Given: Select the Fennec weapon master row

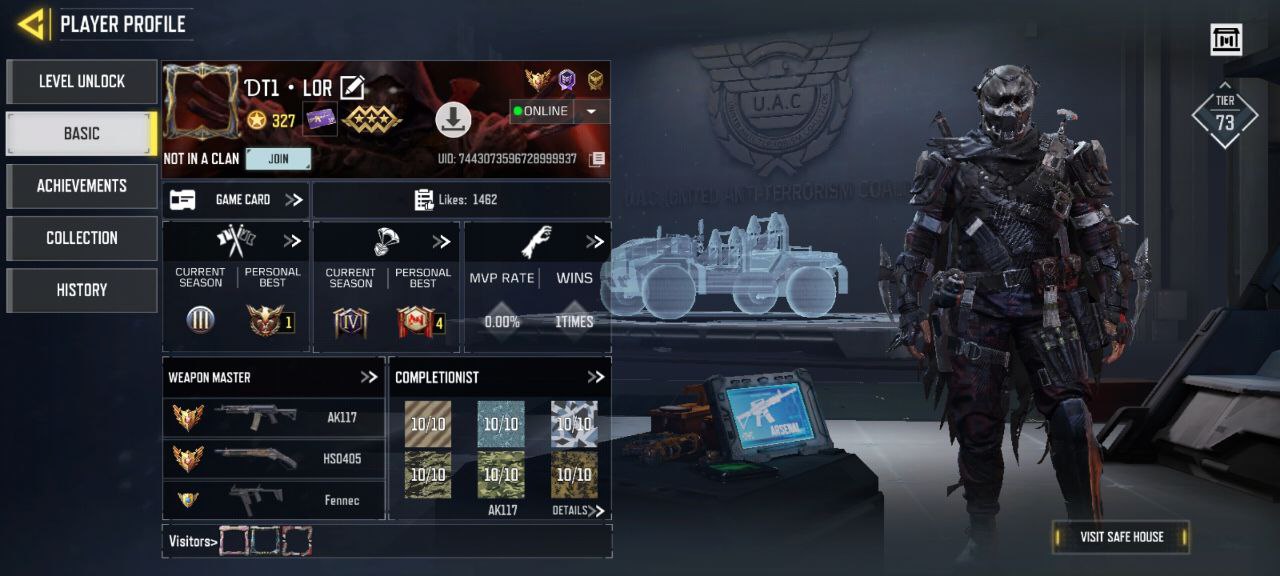Looking at the screenshot, I should coord(273,500).
